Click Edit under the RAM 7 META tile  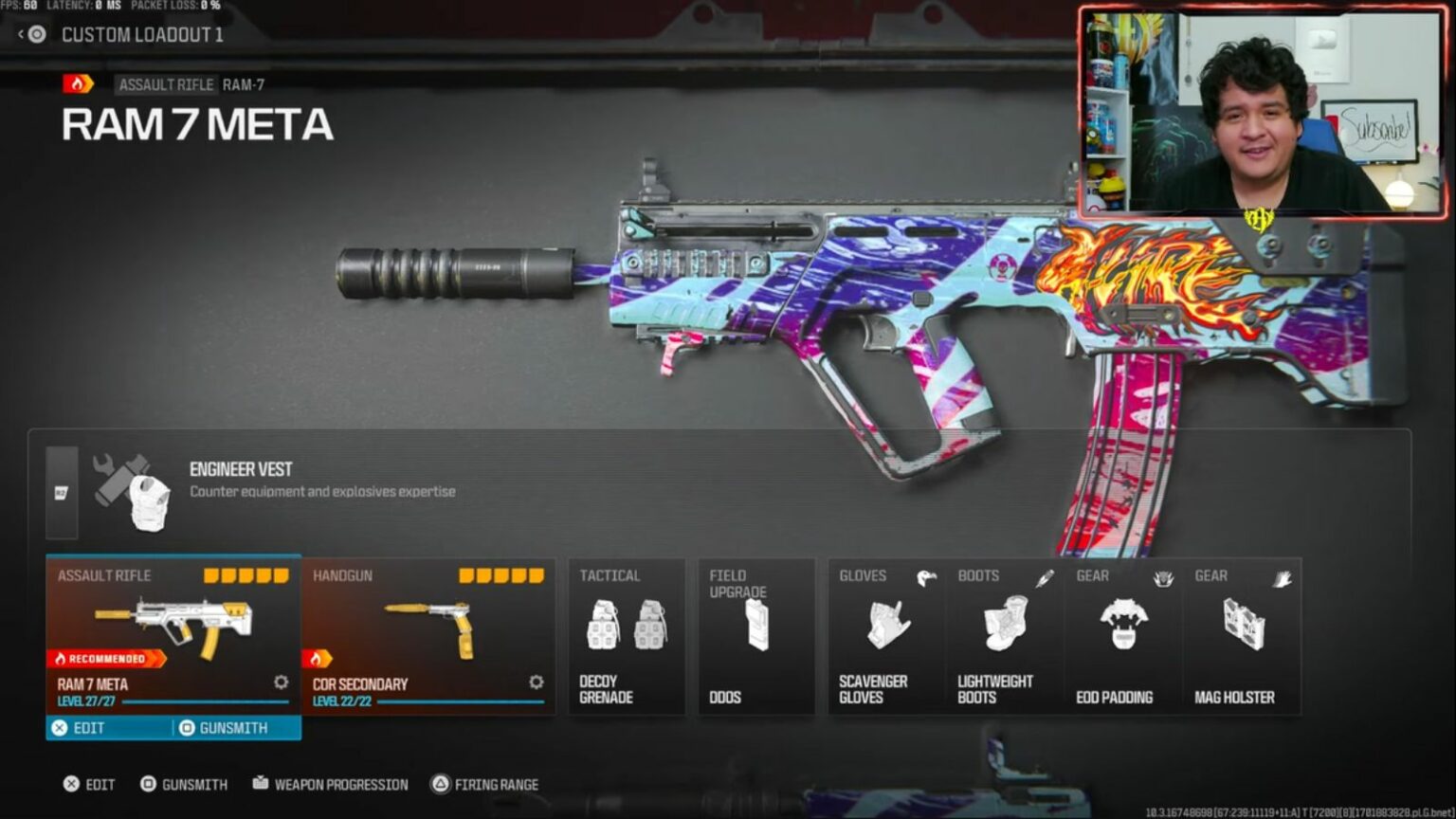click(x=110, y=728)
